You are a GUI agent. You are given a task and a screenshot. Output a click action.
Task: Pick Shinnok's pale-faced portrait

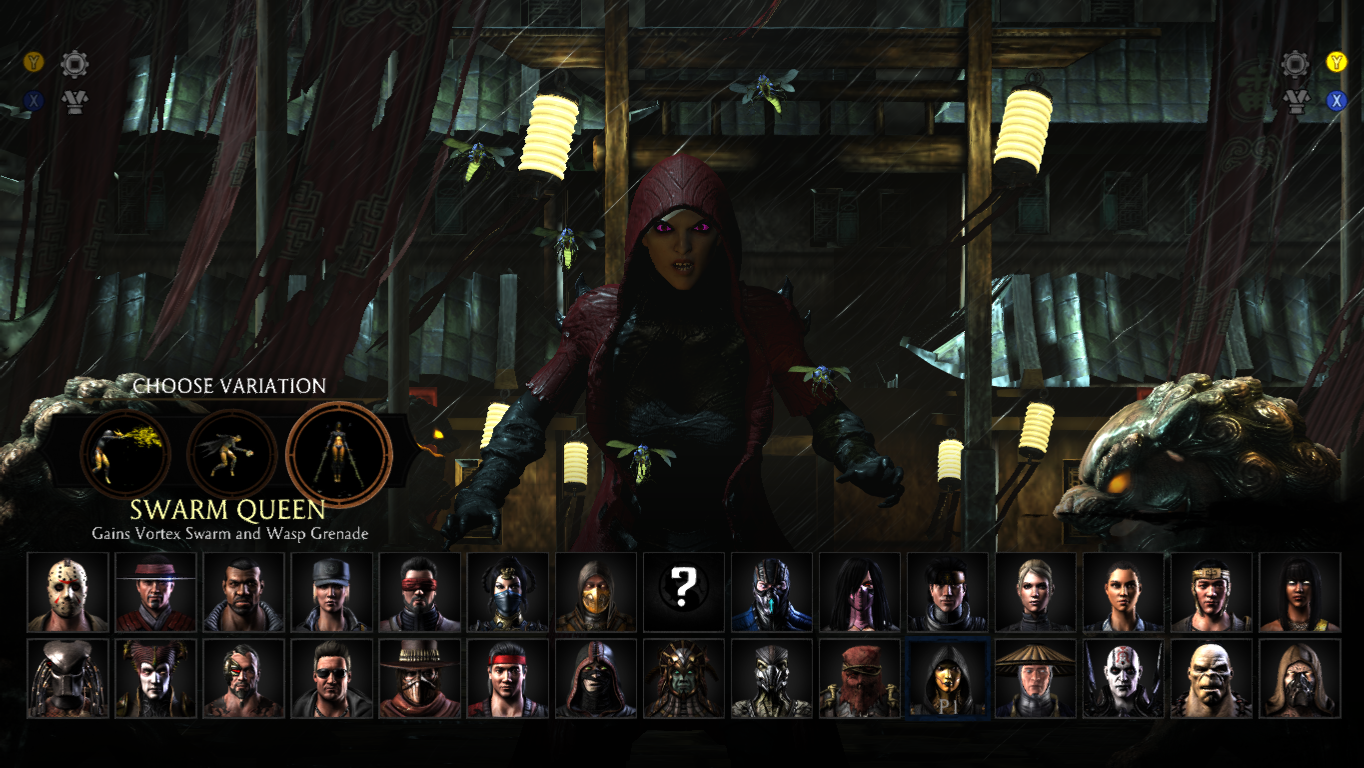pyautogui.click(x=156, y=679)
